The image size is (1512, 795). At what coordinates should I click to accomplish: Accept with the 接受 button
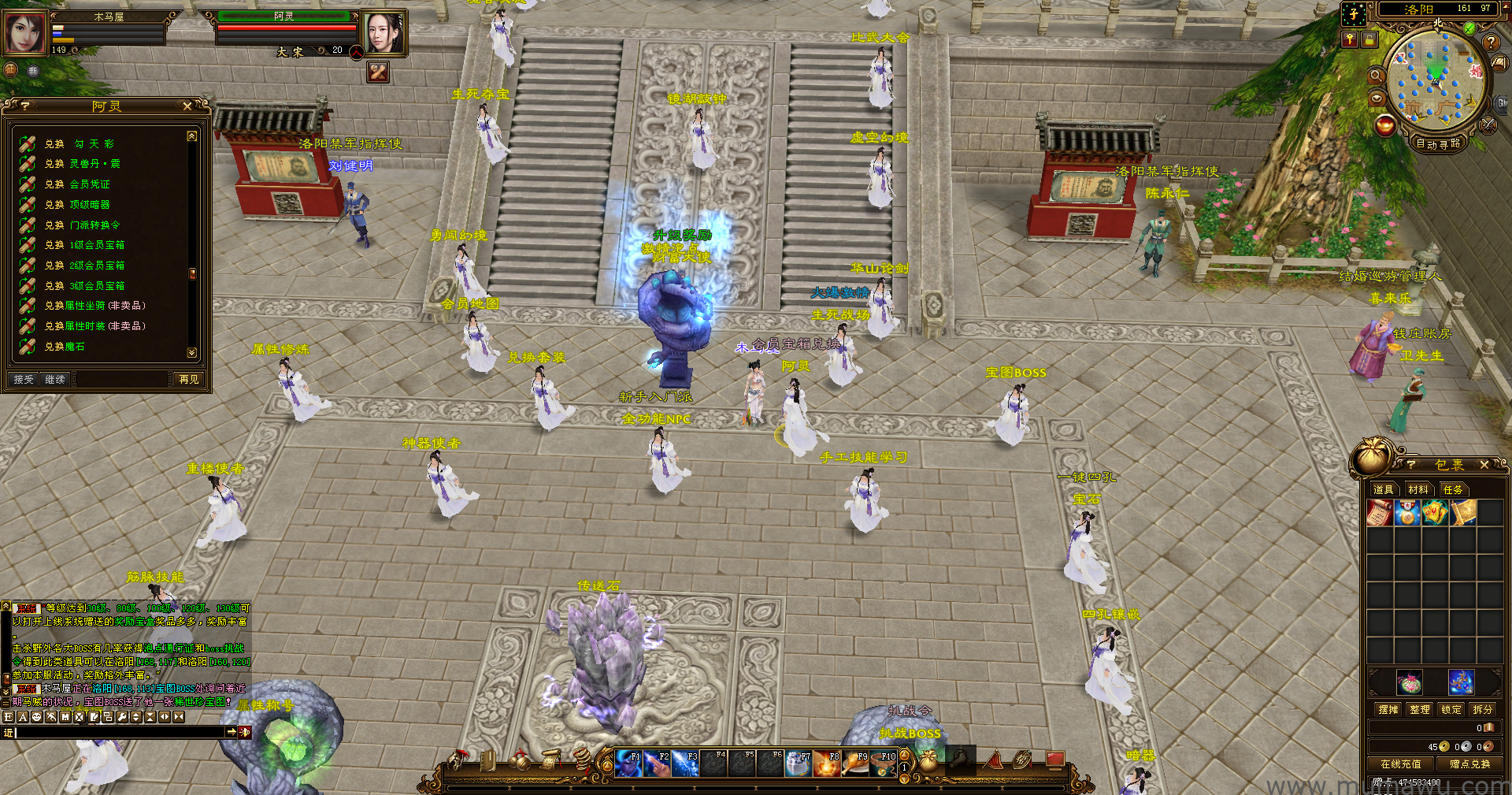24,380
